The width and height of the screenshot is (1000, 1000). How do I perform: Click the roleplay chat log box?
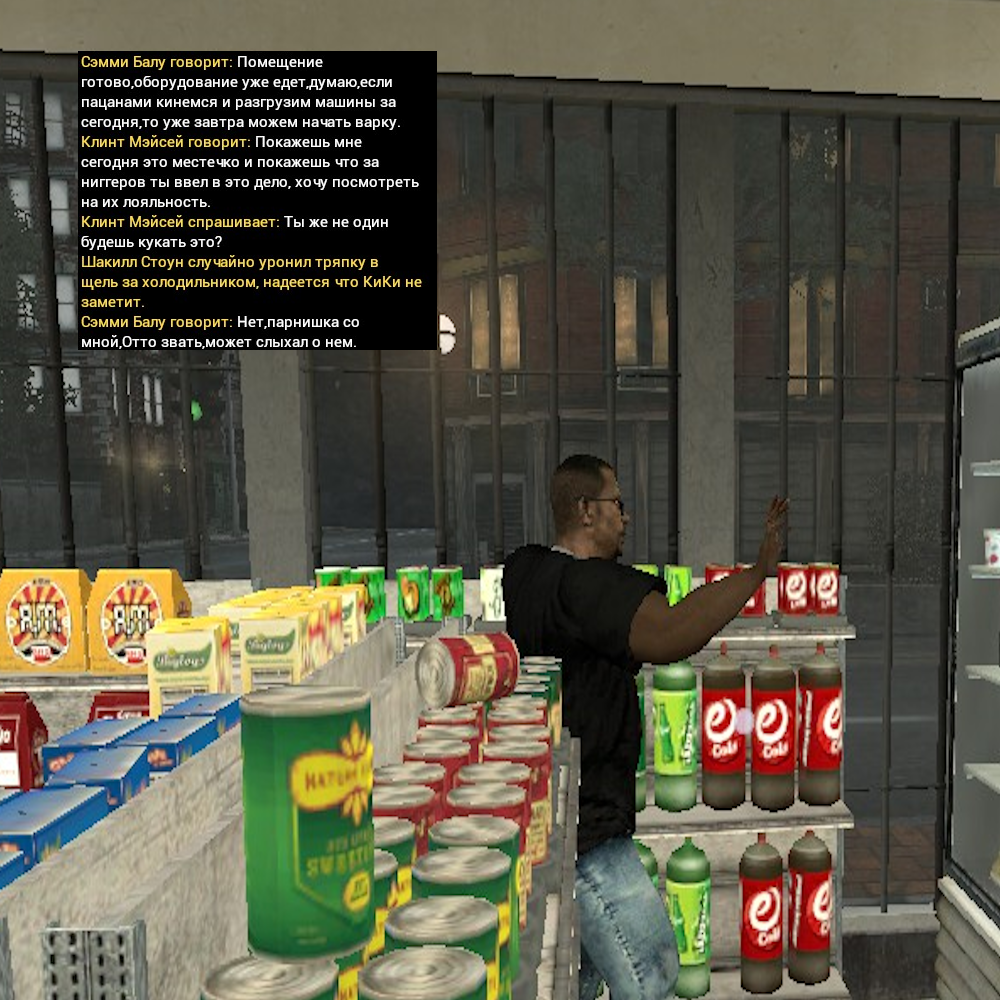click(x=257, y=201)
